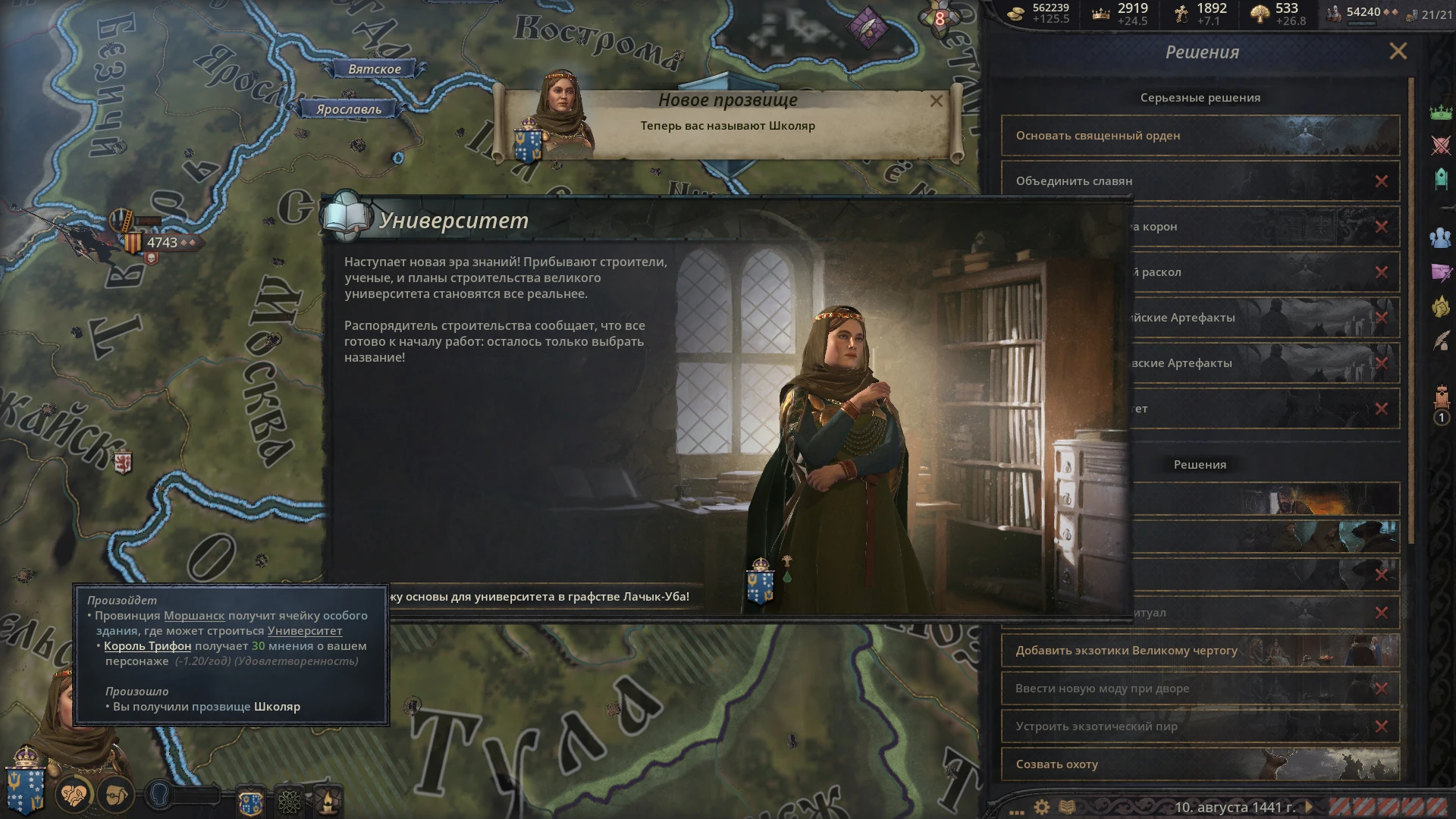
Task: Open the encyclopedia via book icon
Action: [x=1068, y=806]
